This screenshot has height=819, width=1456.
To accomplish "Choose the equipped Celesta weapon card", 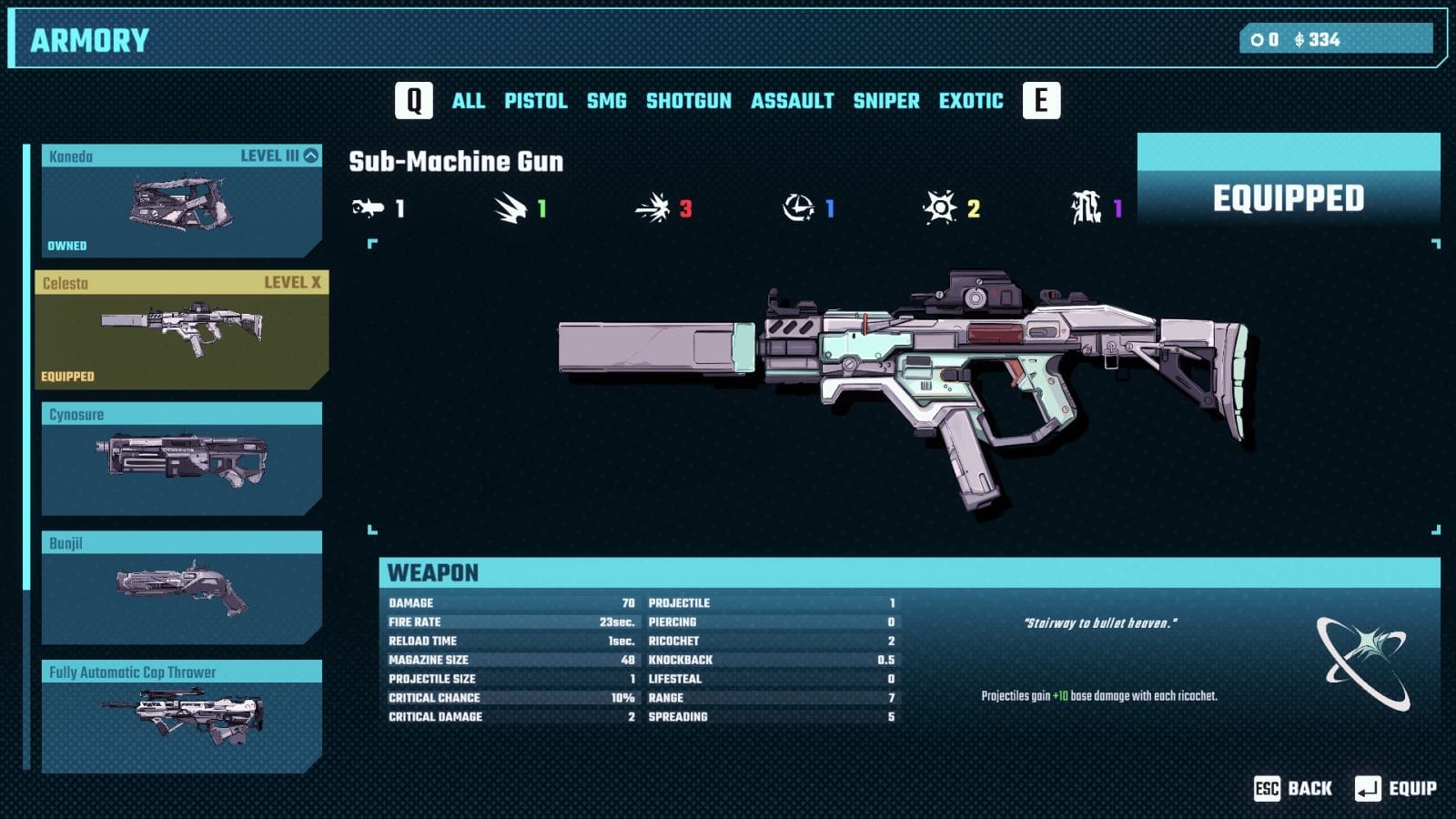I will point(181,329).
